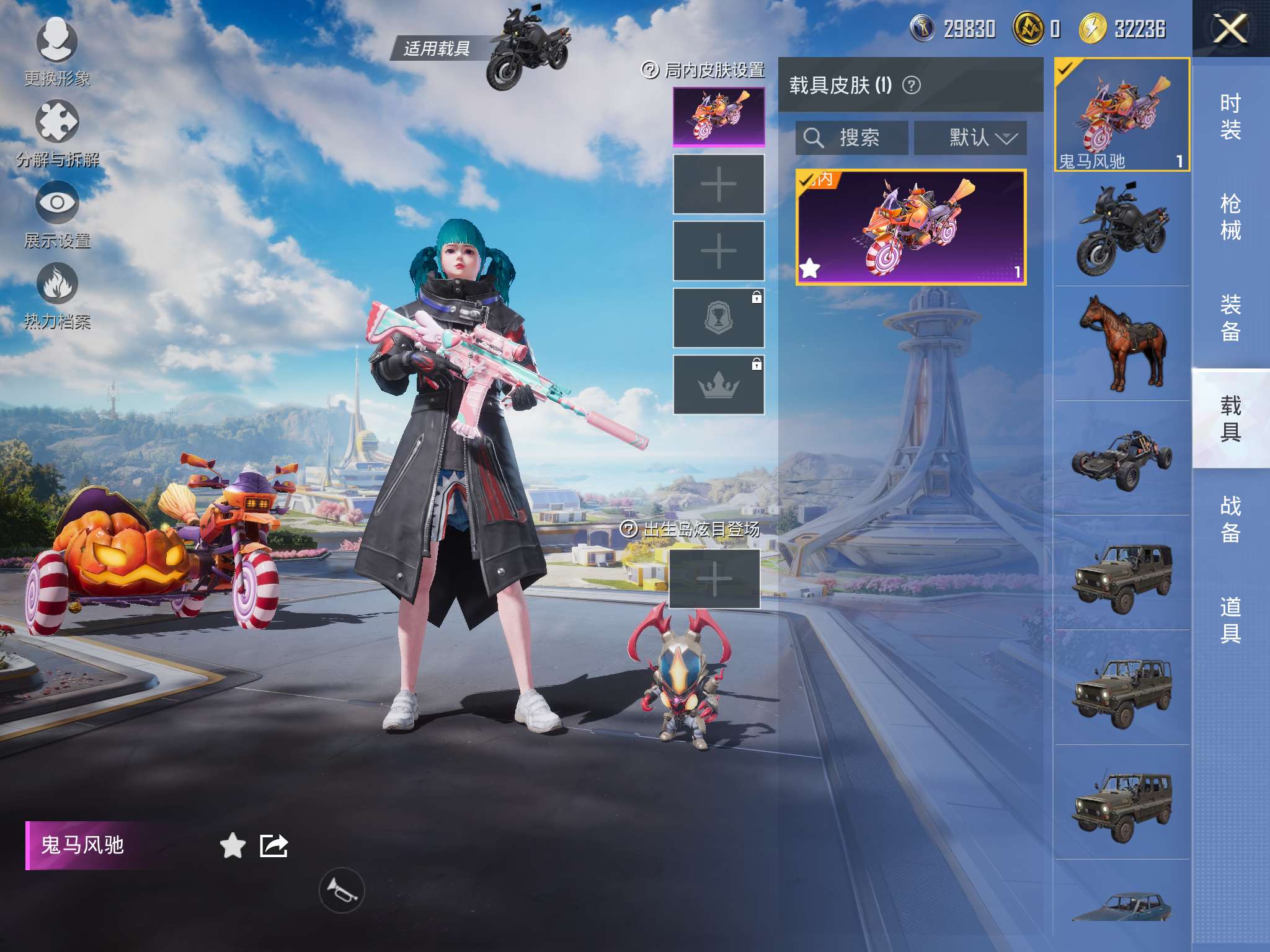Click the 搜索 search field
The height and width of the screenshot is (952, 1270).
pyautogui.click(x=852, y=138)
